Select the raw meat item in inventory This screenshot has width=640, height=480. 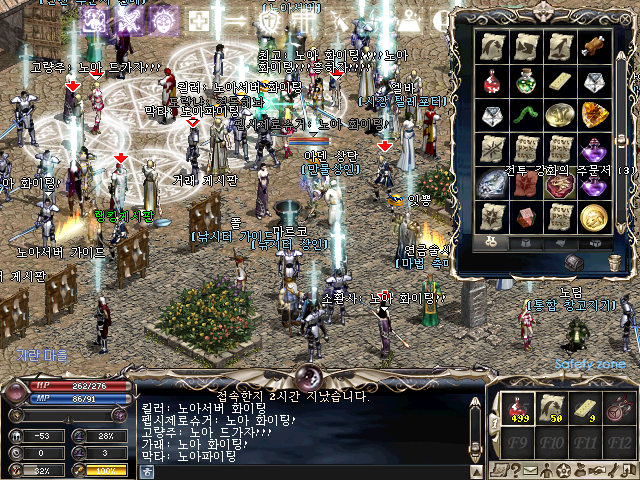point(594,46)
